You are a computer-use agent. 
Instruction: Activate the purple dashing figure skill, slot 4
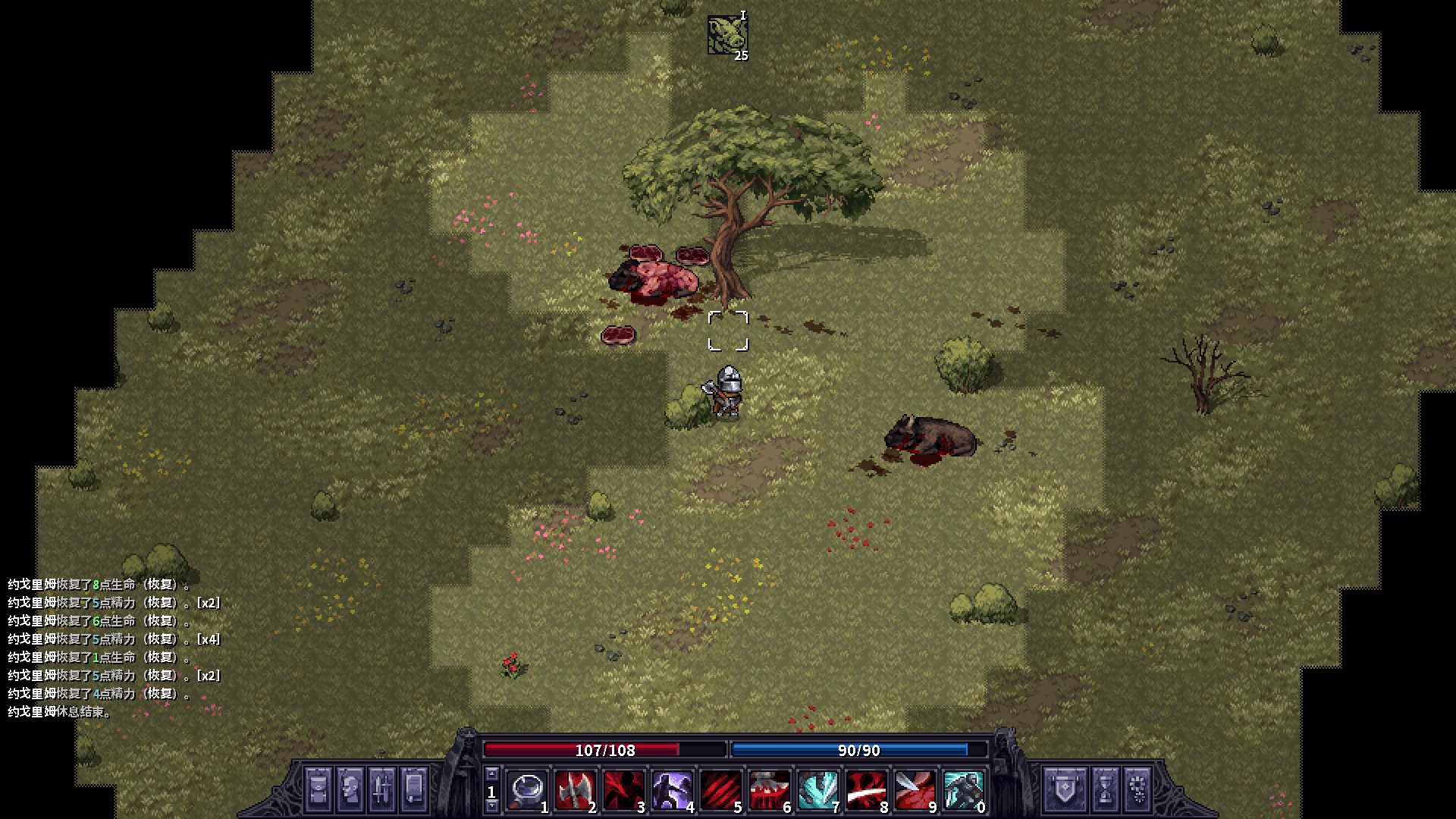point(672,790)
